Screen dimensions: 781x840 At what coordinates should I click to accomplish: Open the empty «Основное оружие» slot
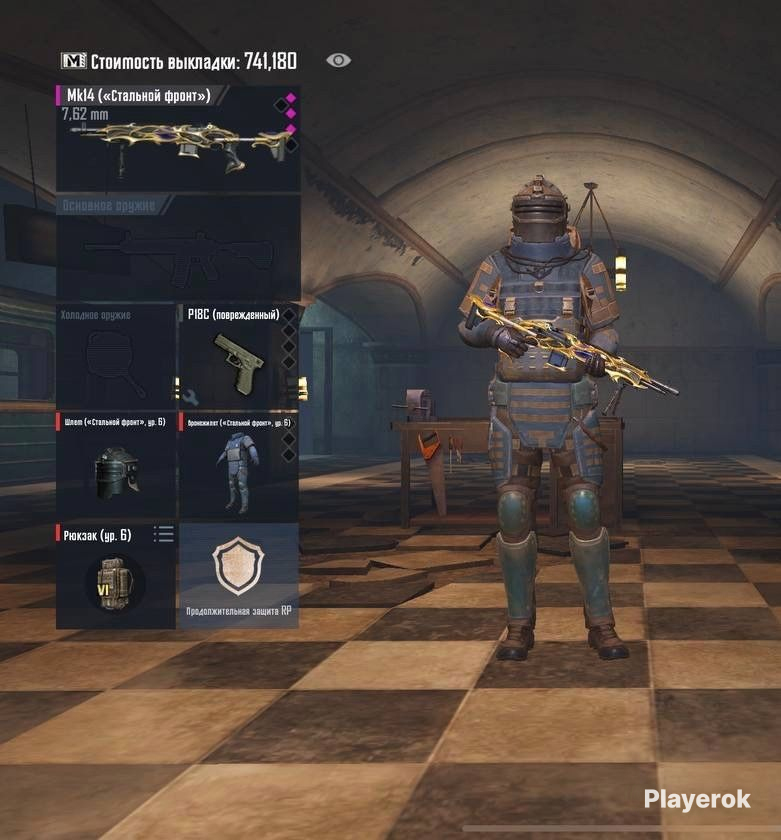pos(178,248)
